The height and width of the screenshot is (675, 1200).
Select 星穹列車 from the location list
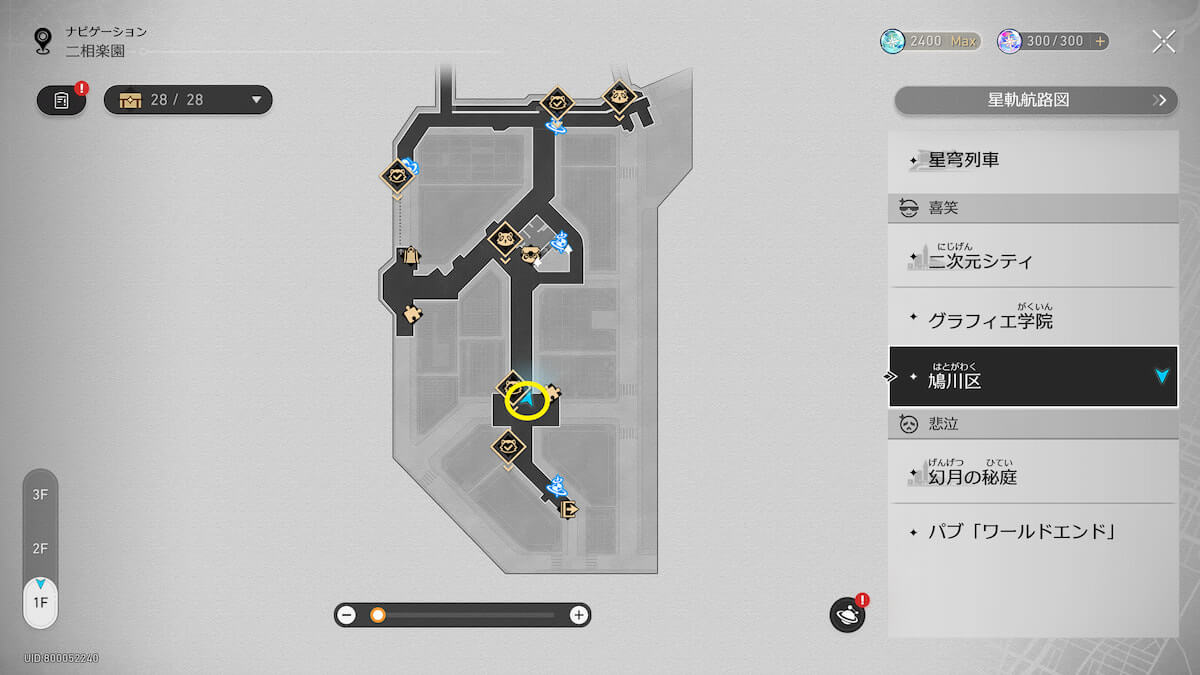1033,160
